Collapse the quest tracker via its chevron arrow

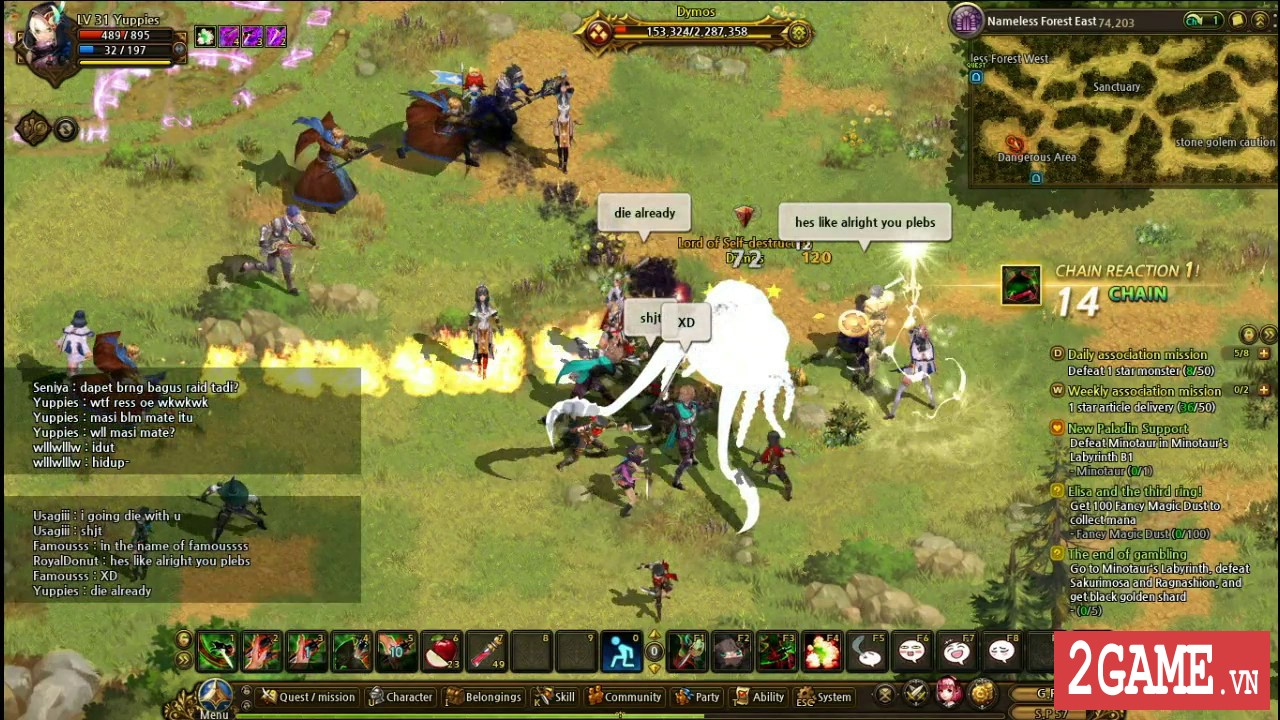[1268, 336]
